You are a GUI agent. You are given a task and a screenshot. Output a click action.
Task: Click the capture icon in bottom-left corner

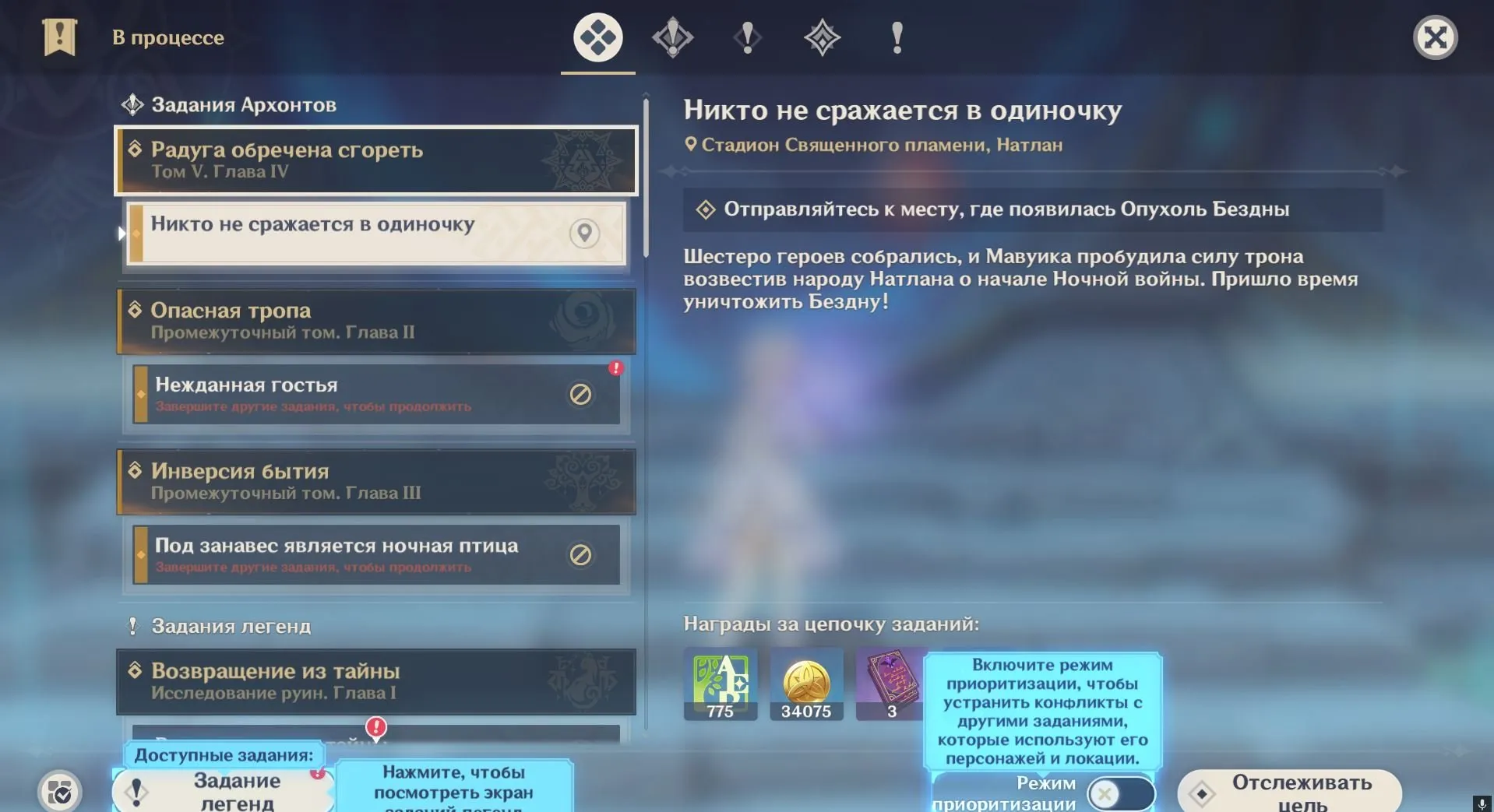coord(59,792)
